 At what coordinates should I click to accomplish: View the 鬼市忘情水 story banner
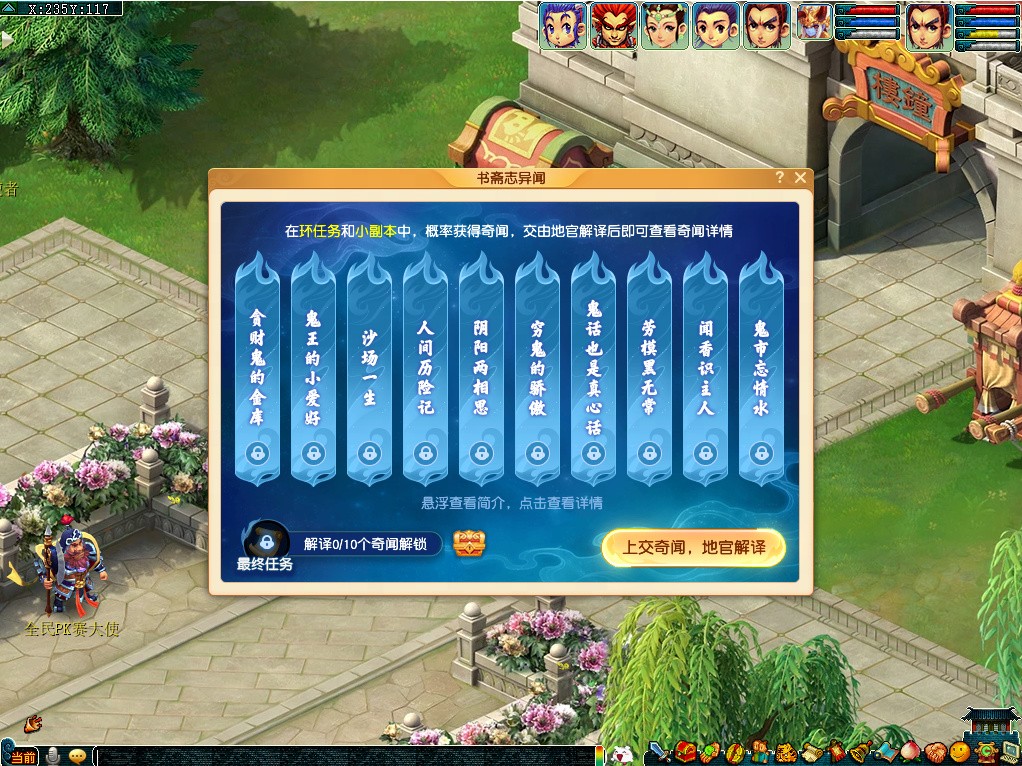click(x=762, y=370)
